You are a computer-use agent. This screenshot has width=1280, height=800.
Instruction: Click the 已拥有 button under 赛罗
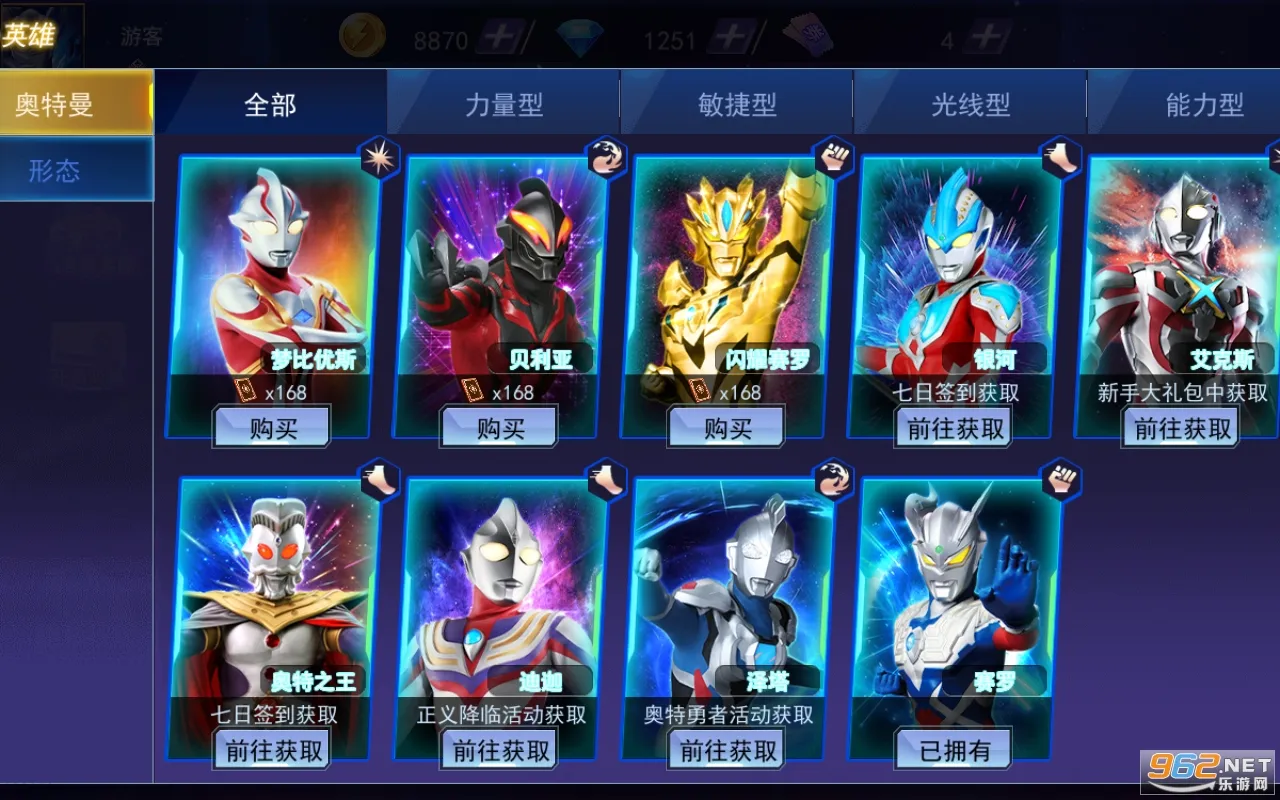952,747
